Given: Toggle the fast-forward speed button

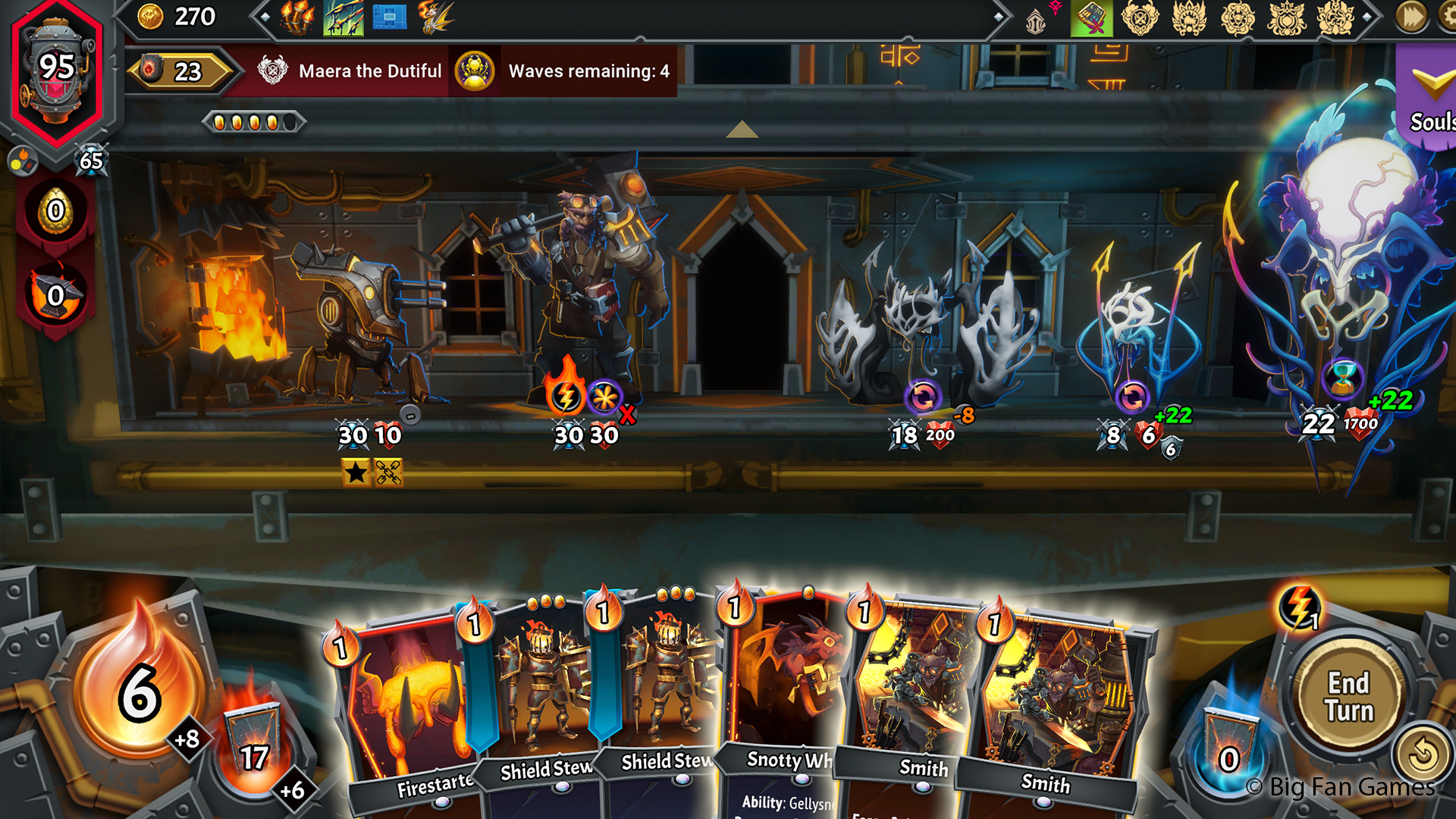Looking at the screenshot, I should tap(1411, 17).
